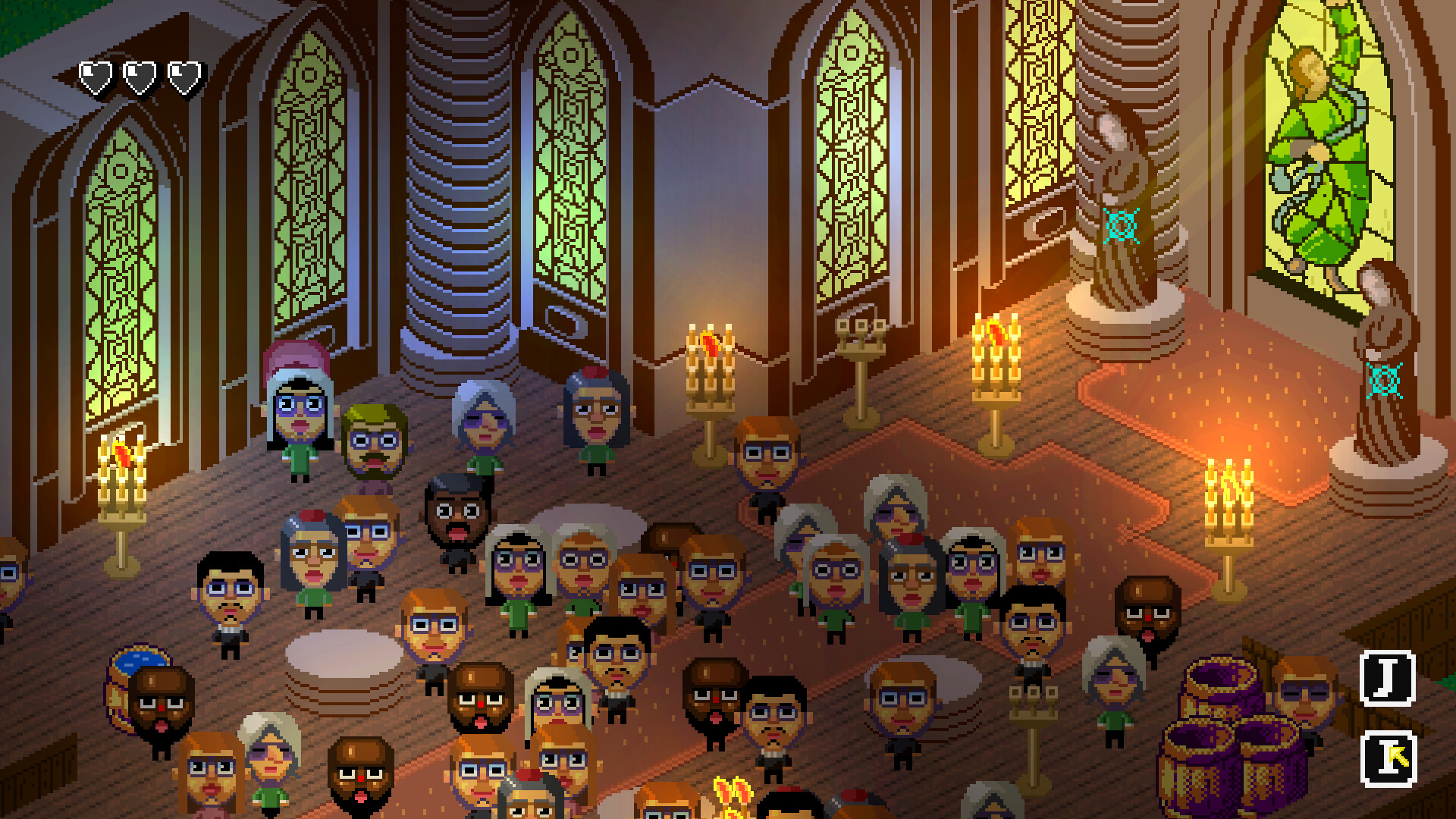Viewport: 1456px width, 819px height.
Task: Select the third heart indicator
Action: click(x=183, y=76)
